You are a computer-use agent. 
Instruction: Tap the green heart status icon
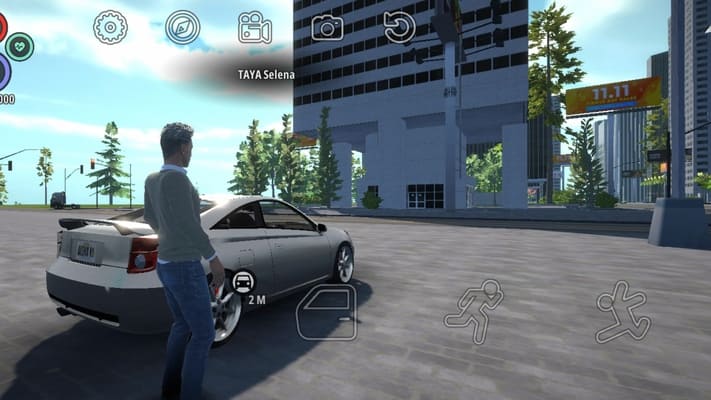click(x=19, y=46)
